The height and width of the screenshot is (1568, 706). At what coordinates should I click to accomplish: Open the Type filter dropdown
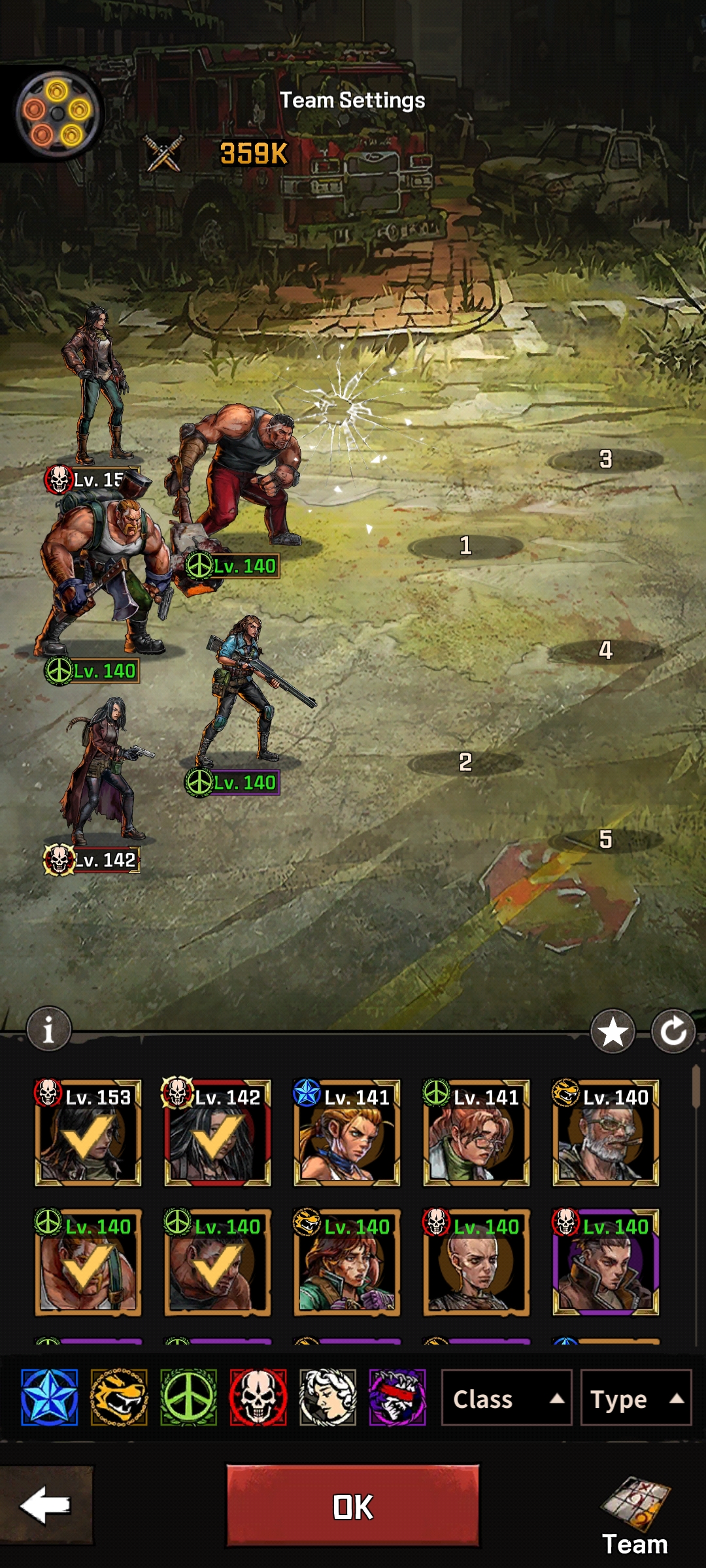pos(635,1399)
